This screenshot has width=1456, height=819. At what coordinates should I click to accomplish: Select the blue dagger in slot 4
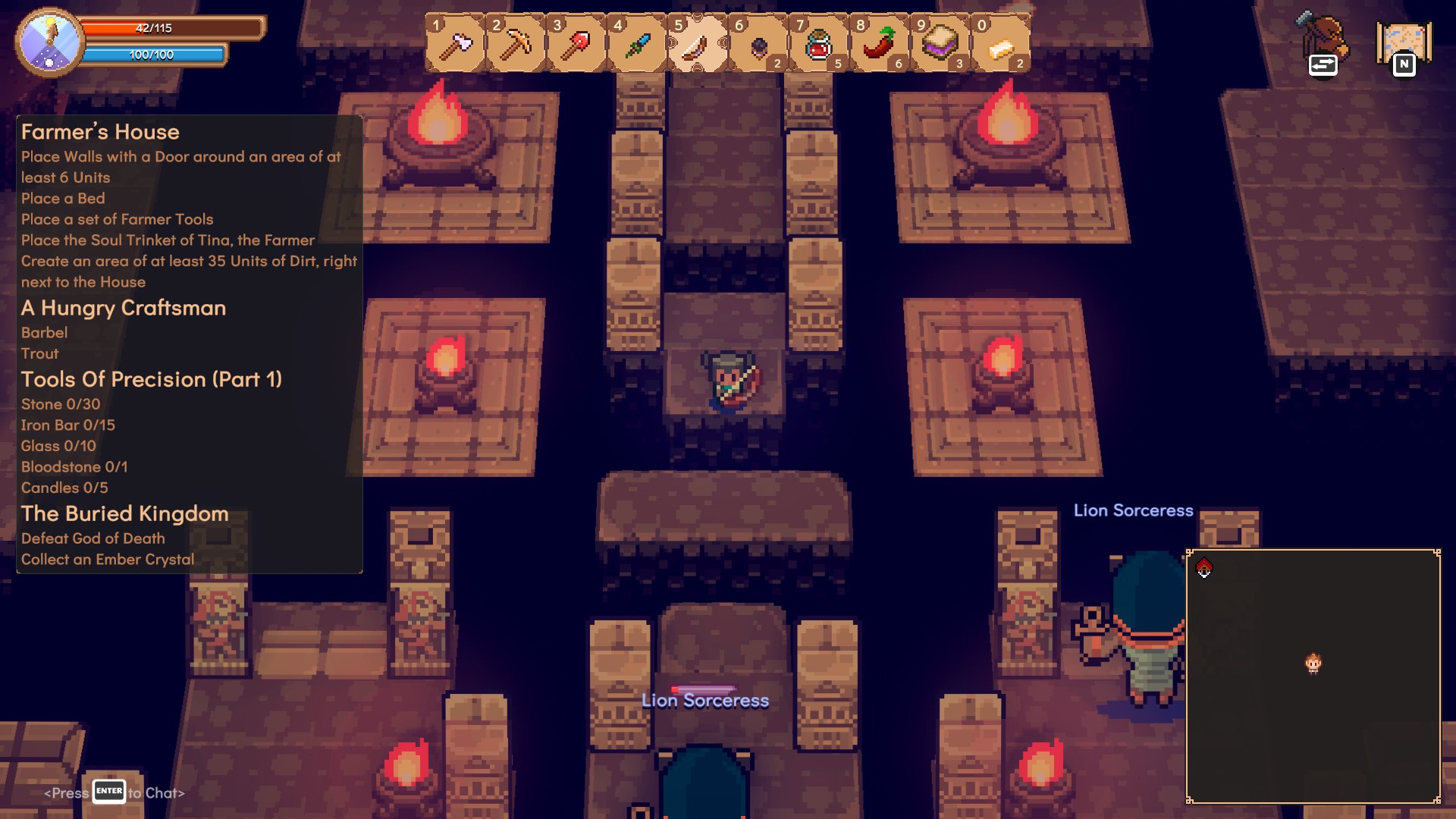637,45
